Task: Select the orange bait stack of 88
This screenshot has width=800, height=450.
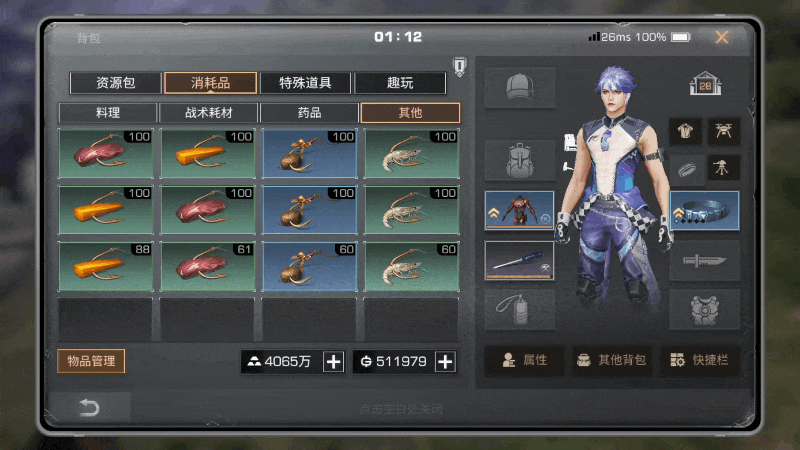Action: point(105,266)
